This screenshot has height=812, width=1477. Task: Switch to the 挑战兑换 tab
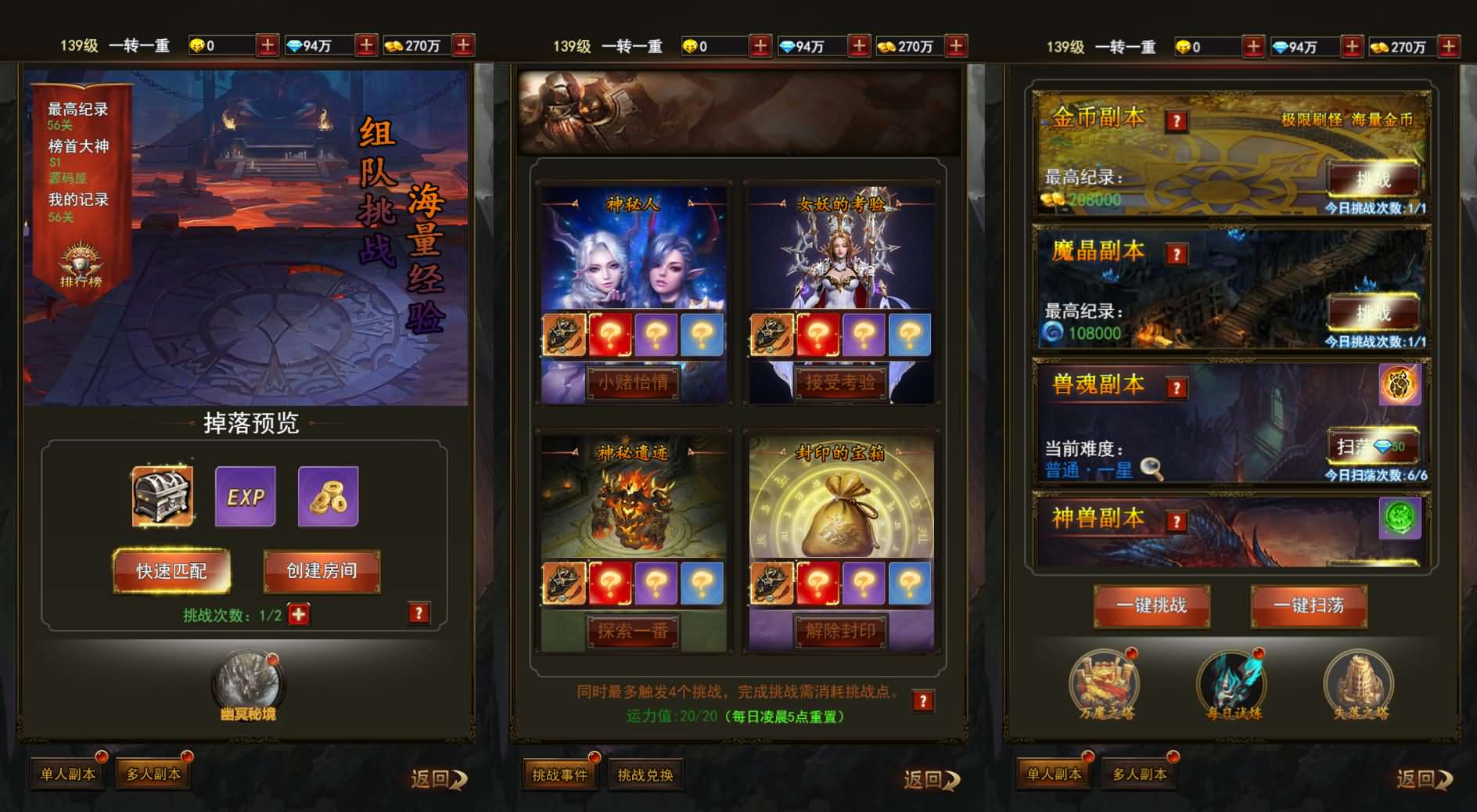(x=646, y=774)
